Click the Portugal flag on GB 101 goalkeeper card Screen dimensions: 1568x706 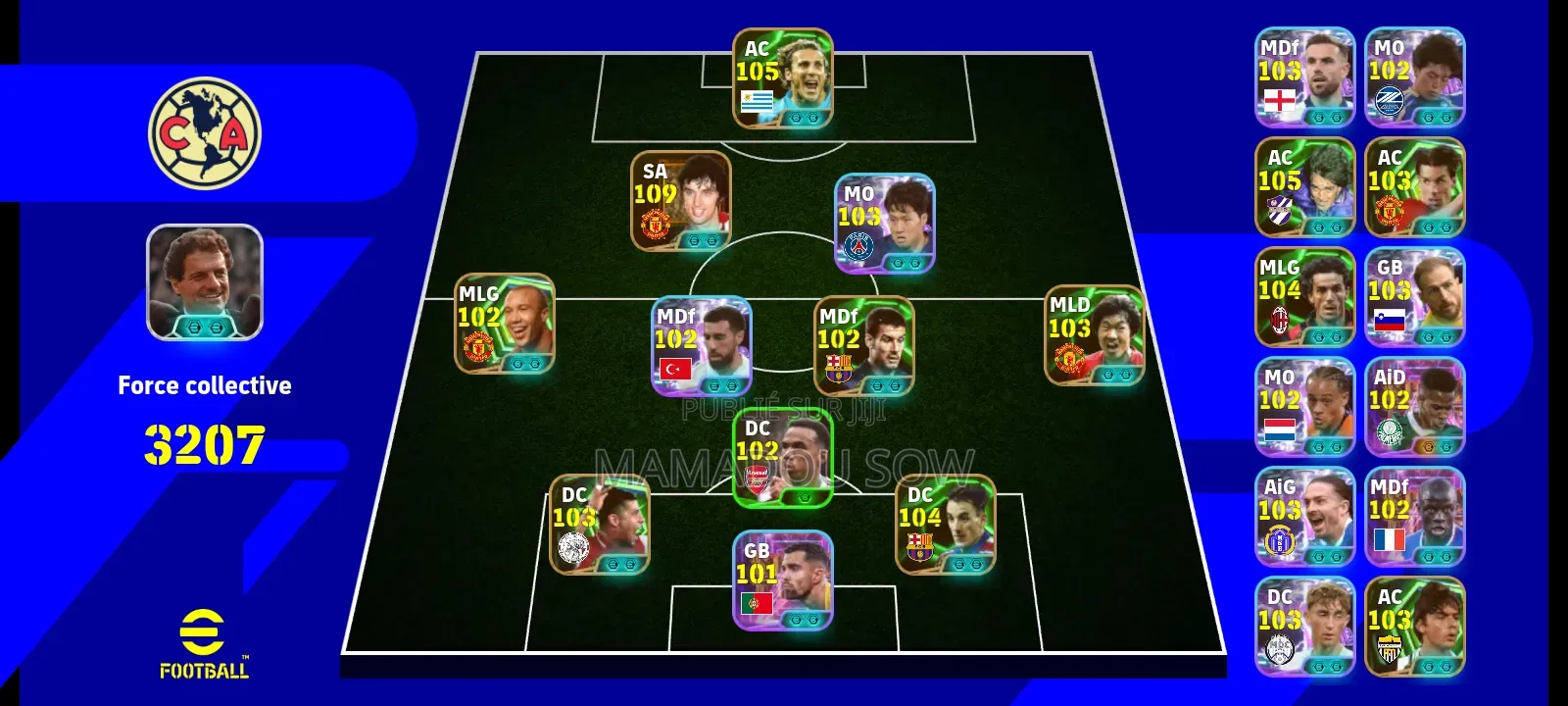[756, 603]
